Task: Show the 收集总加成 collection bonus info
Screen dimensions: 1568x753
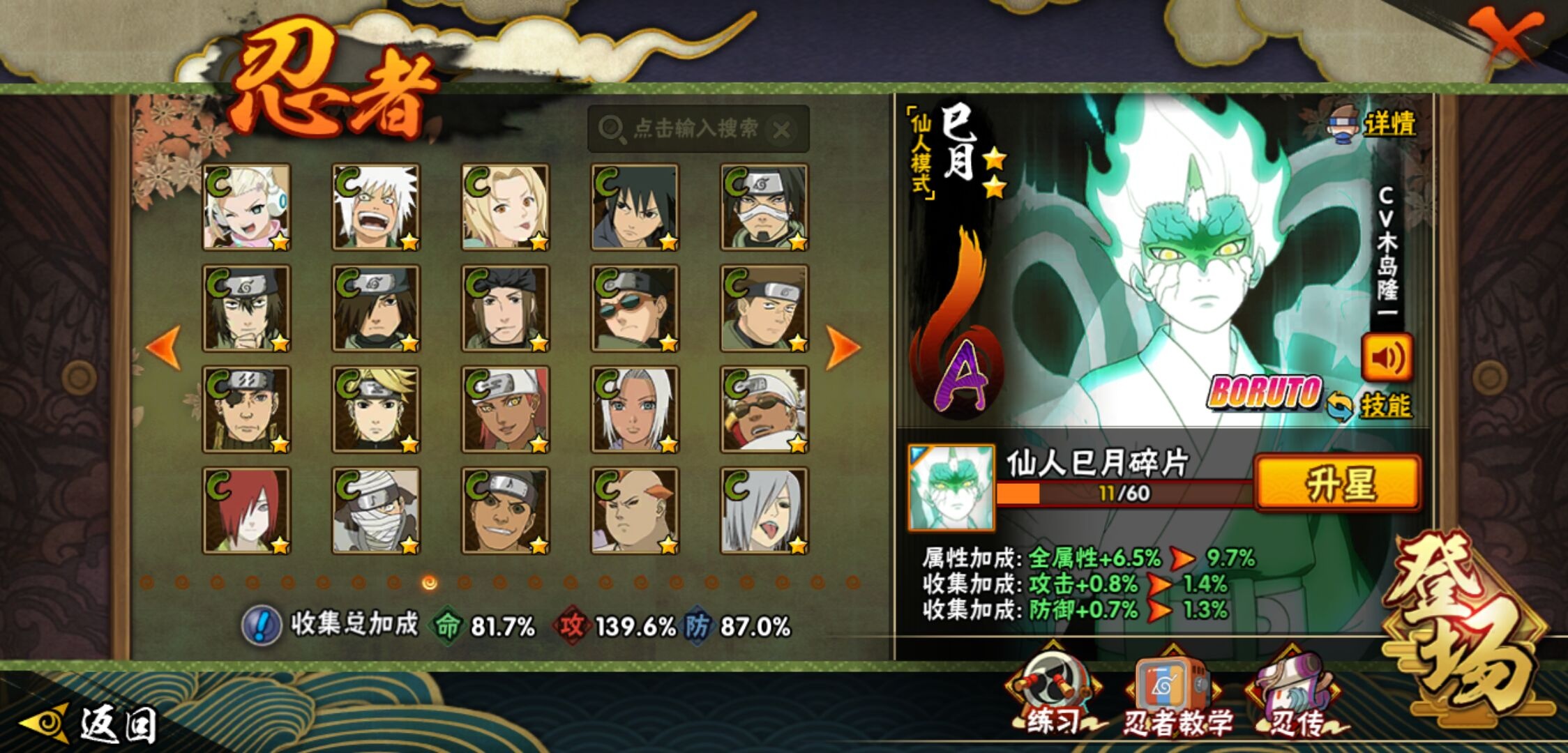Action: point(261,625)
